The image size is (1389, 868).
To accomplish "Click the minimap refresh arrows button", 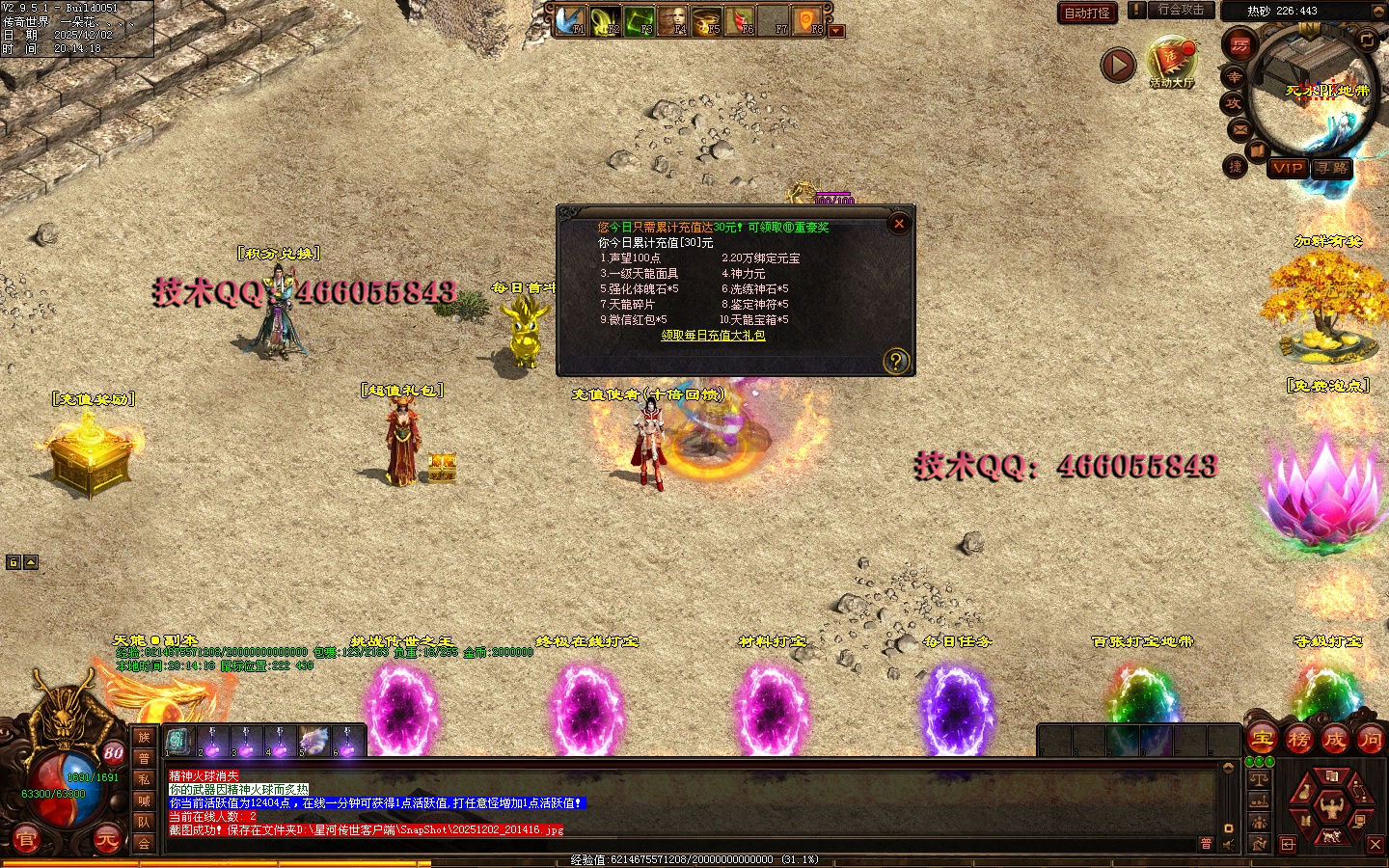I will pyautogui.click(x=1367, y=39).
